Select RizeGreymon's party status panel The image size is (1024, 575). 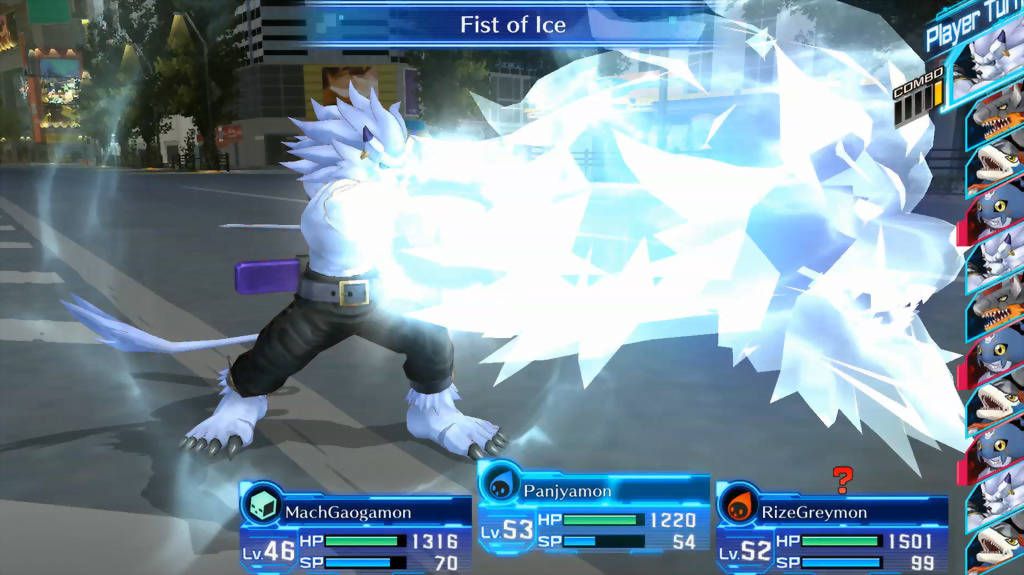(831, 527)
